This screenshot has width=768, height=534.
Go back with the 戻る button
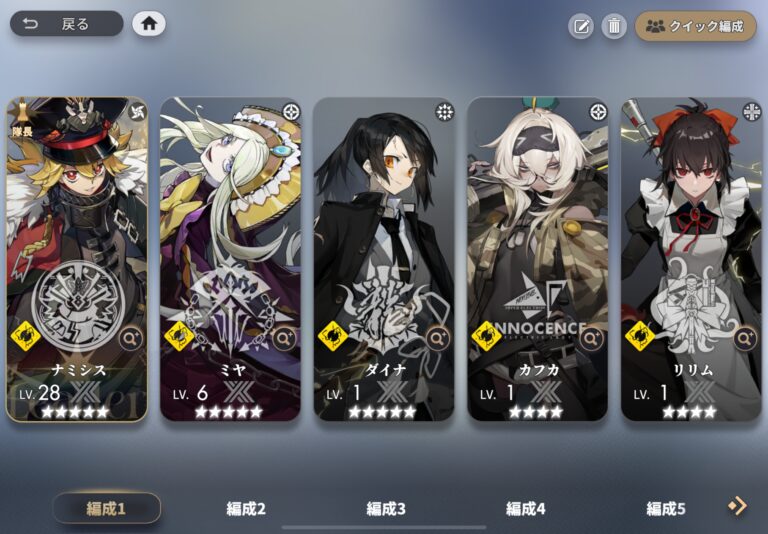[x=66, y=24]
